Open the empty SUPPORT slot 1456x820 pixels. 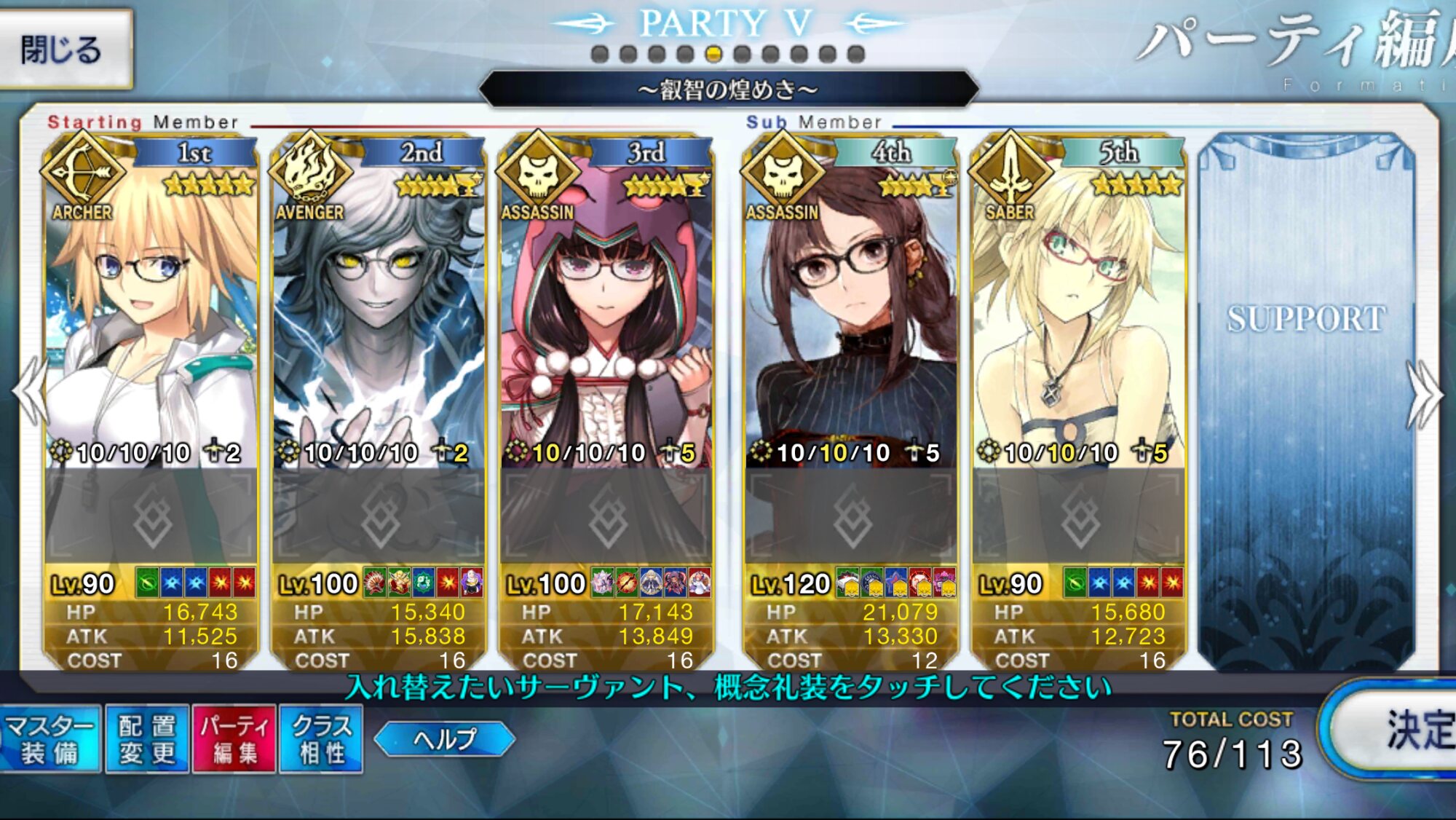(x=1307, y=393)
